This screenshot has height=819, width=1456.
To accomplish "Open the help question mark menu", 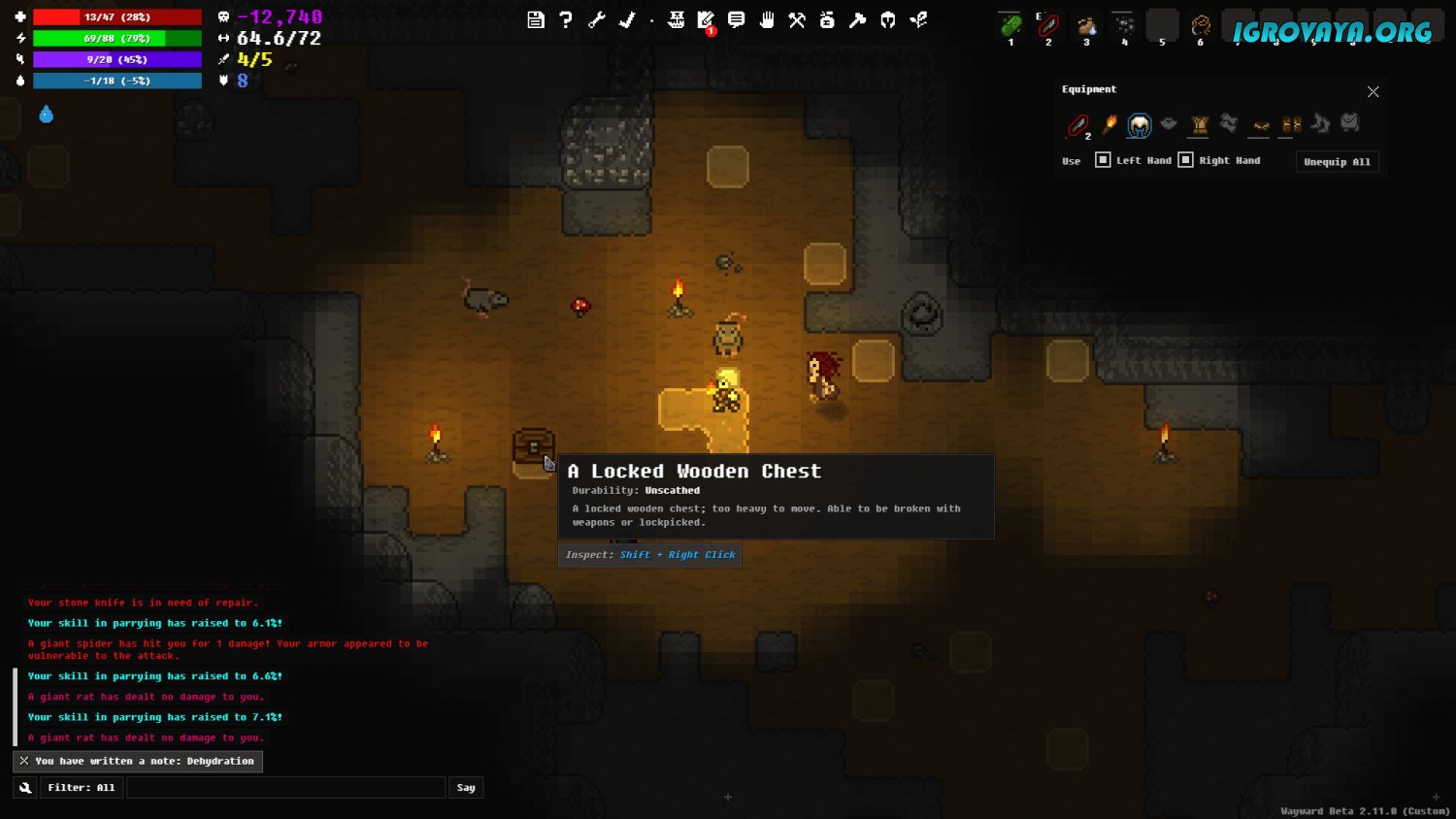I will pos(566,19).
